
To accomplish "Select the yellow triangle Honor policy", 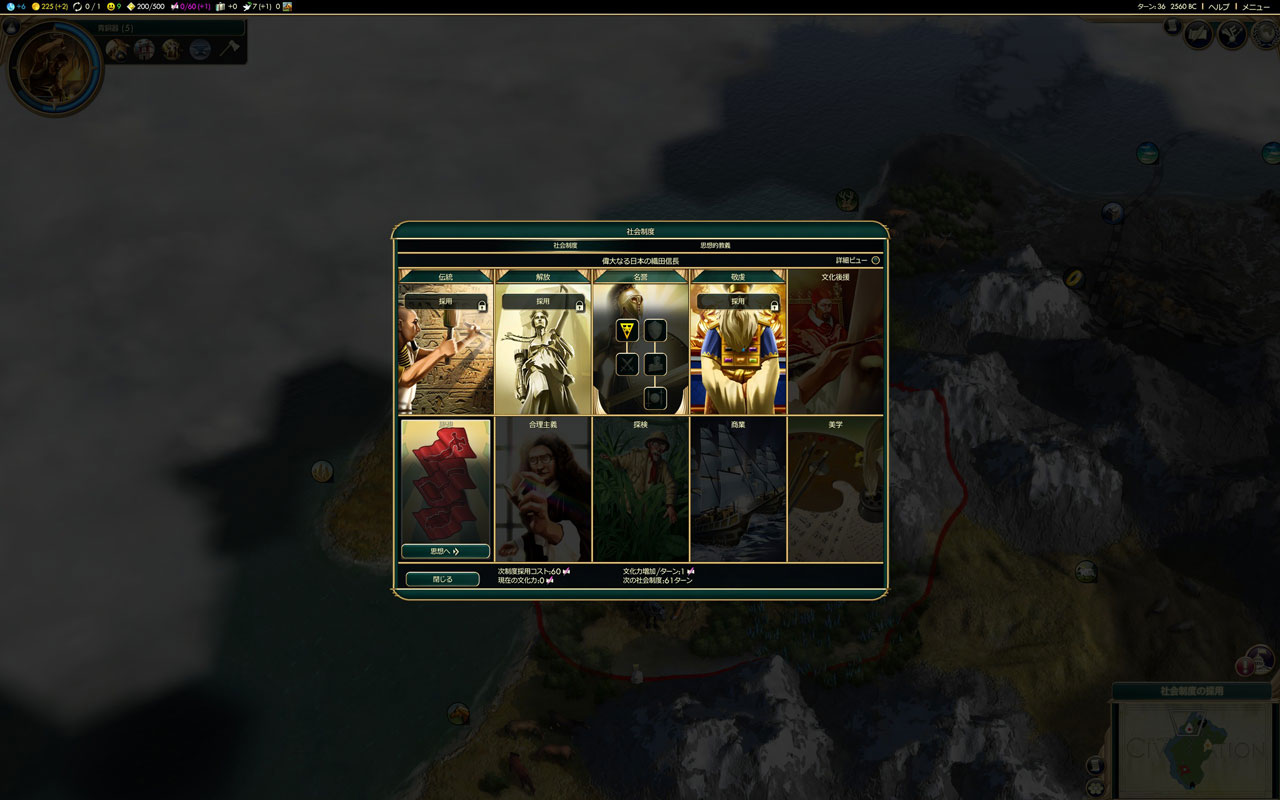I will tap(627, 330).
